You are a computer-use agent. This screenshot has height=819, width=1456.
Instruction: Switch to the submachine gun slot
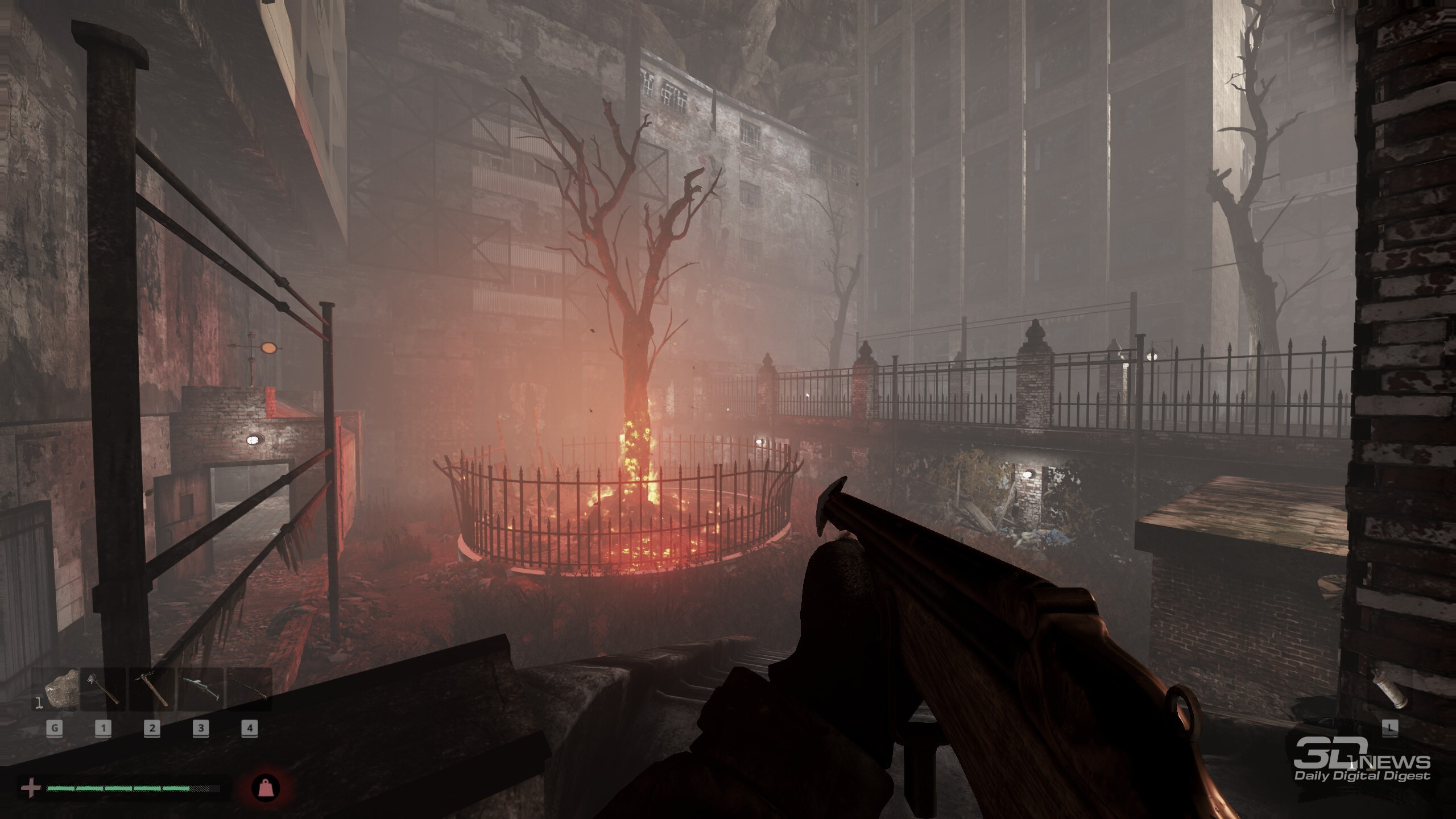[x=201, y=689]
